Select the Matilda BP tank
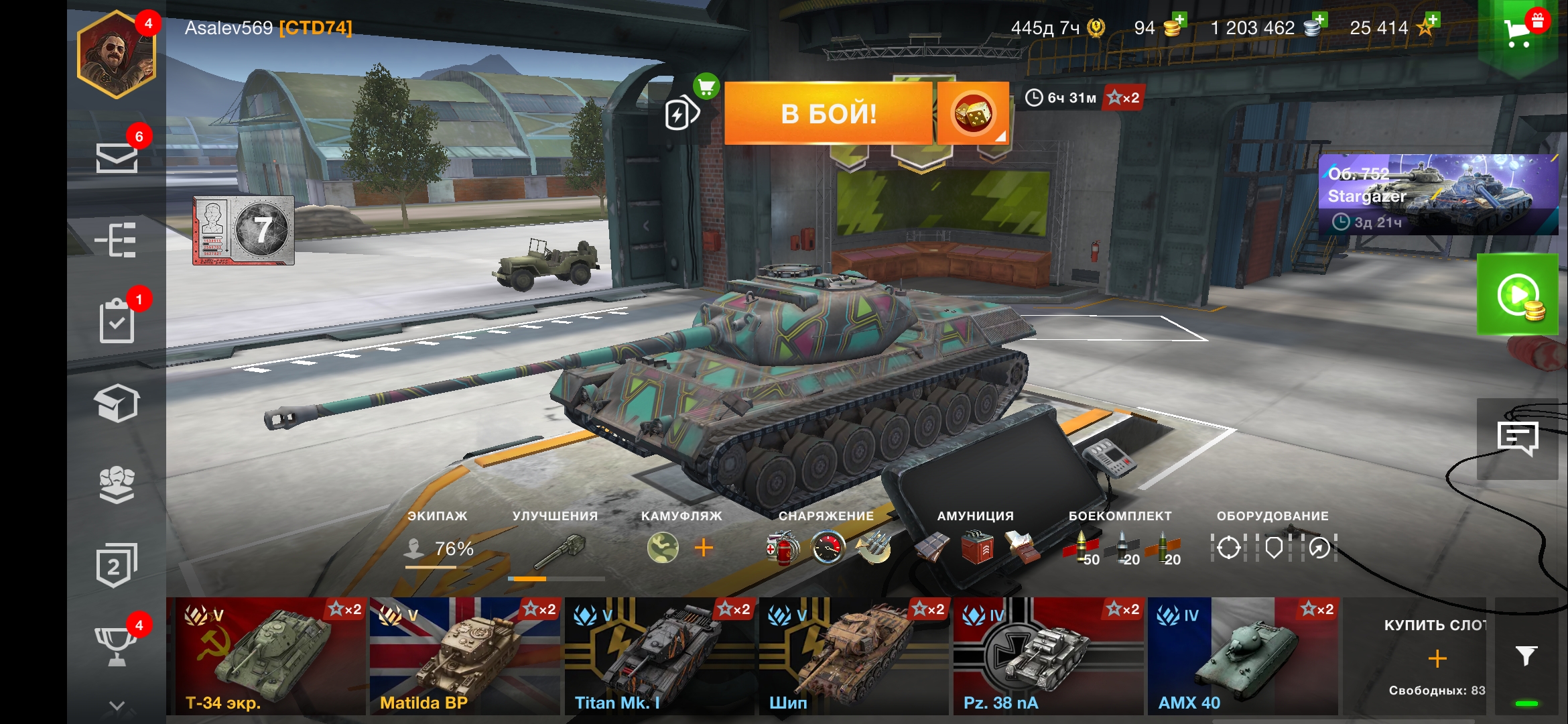This screenshot has width=1568, height=724. [465, 656]
